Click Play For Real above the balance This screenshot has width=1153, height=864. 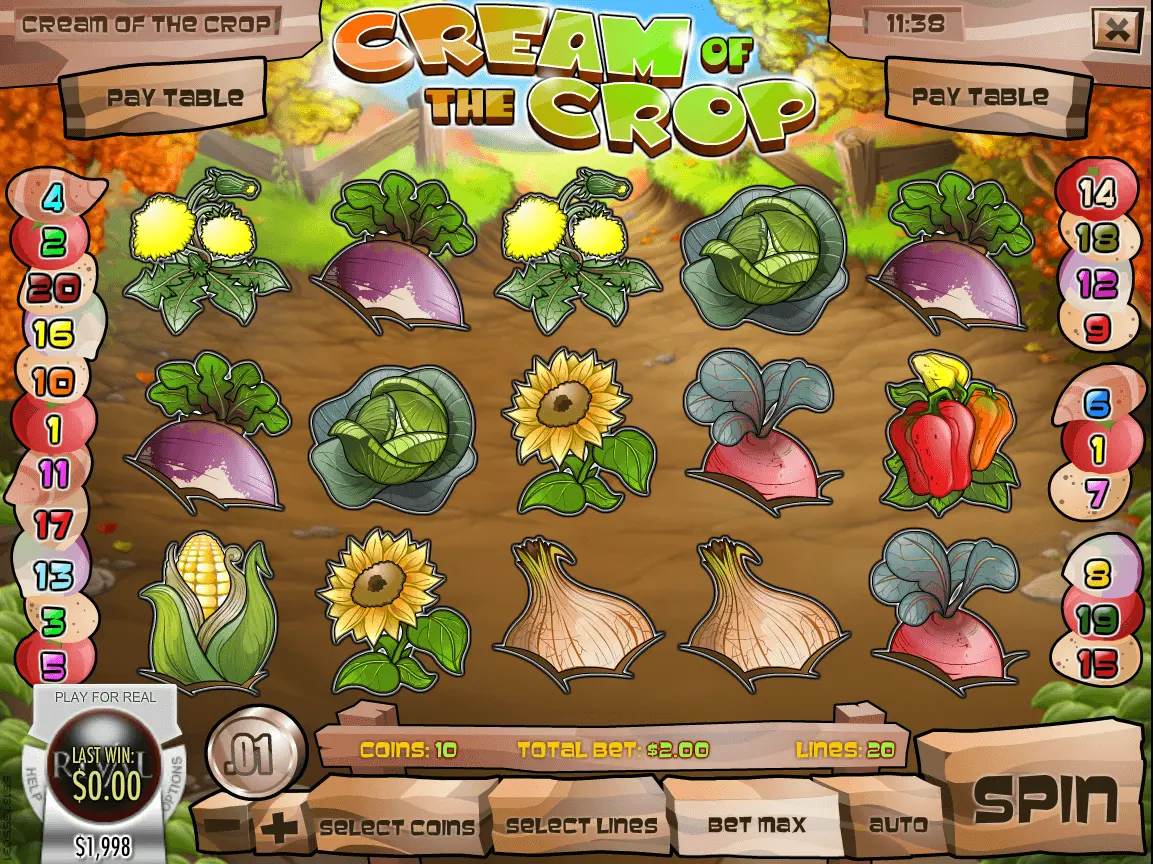[105, 697]
